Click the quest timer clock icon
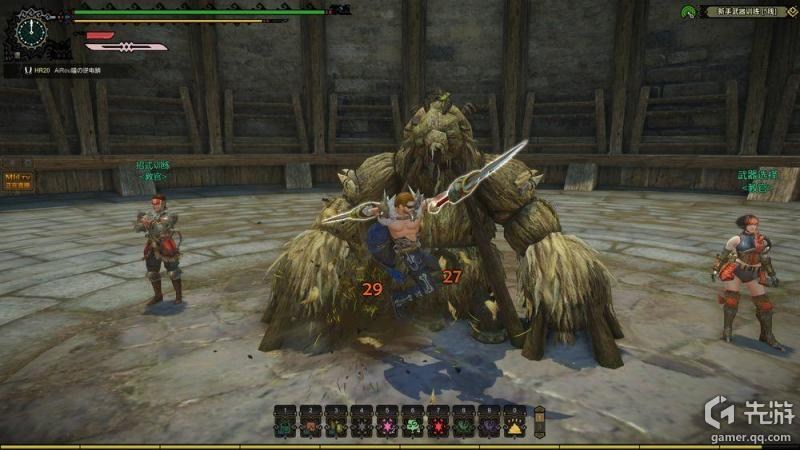This screenshot has width=800, height=450. [33, 31]
